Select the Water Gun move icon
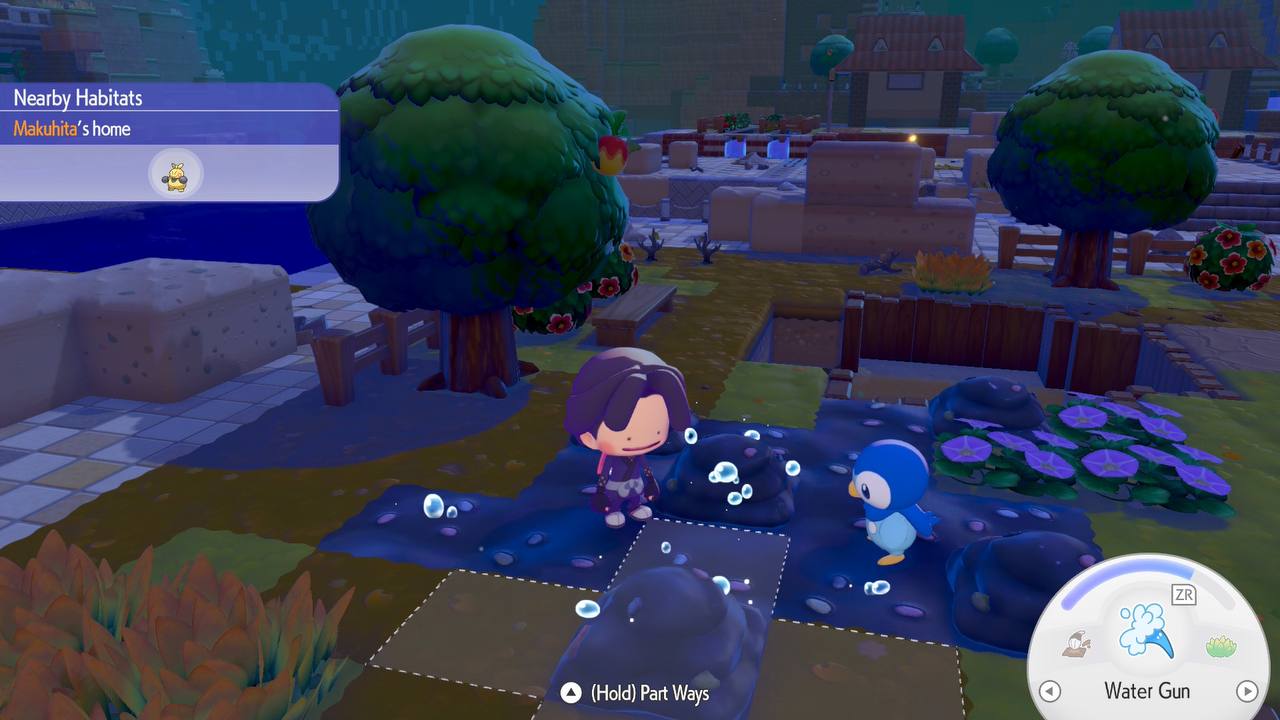This screenshot has height=720, width=1280. 1147,630
